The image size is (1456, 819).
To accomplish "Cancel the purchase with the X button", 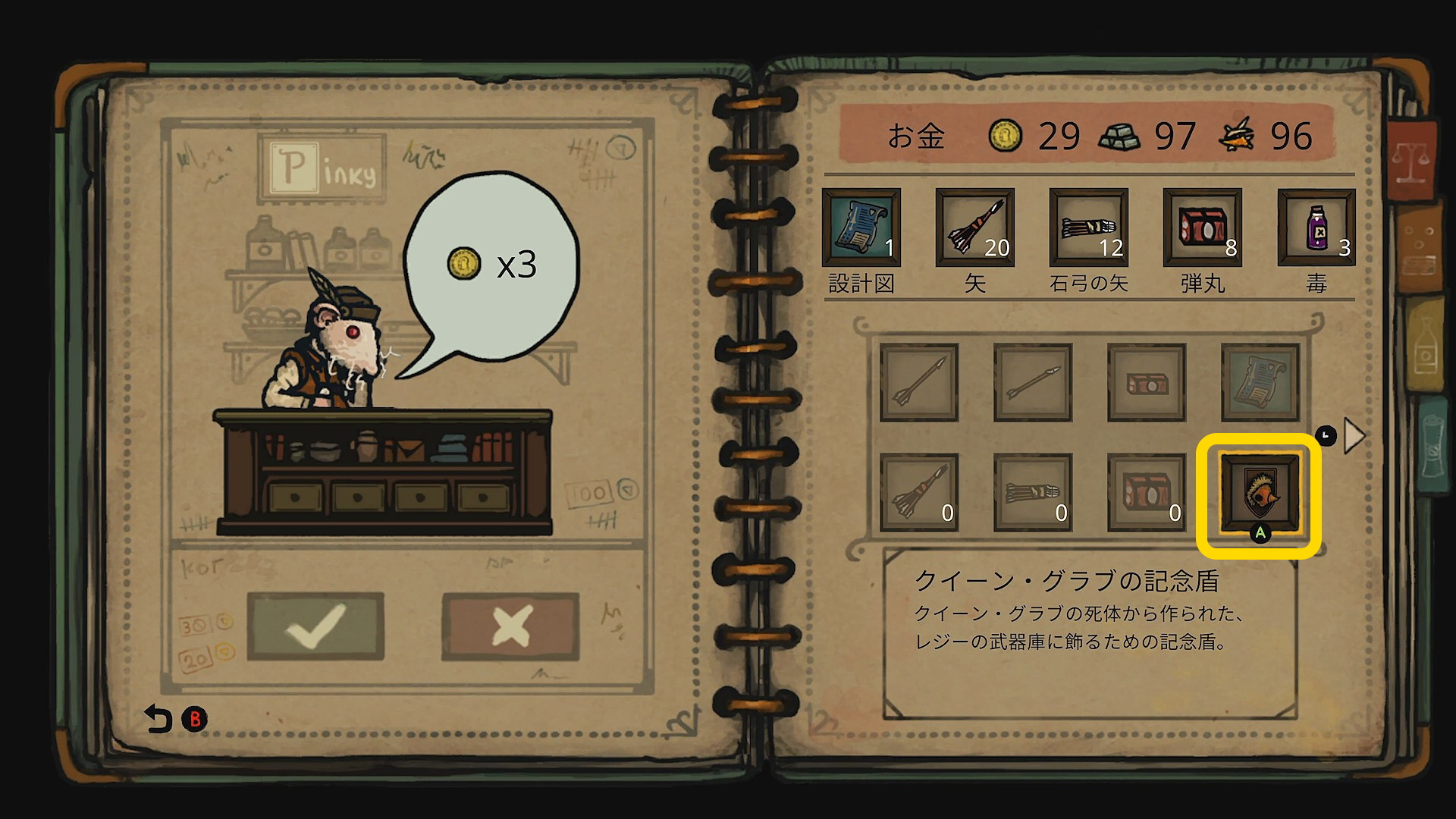I will click(x=510, y=626).
